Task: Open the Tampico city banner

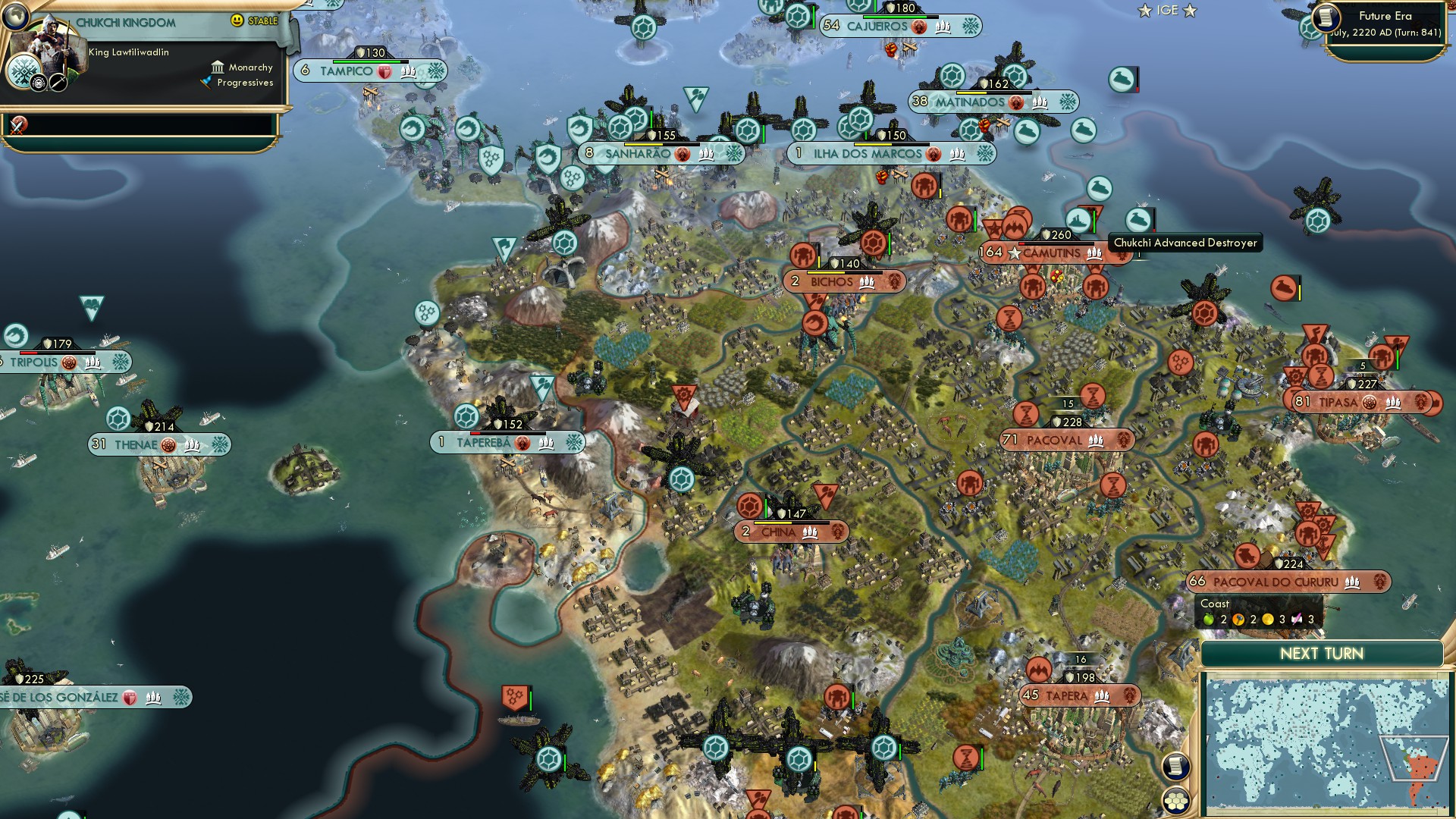Action: [369, 71]
